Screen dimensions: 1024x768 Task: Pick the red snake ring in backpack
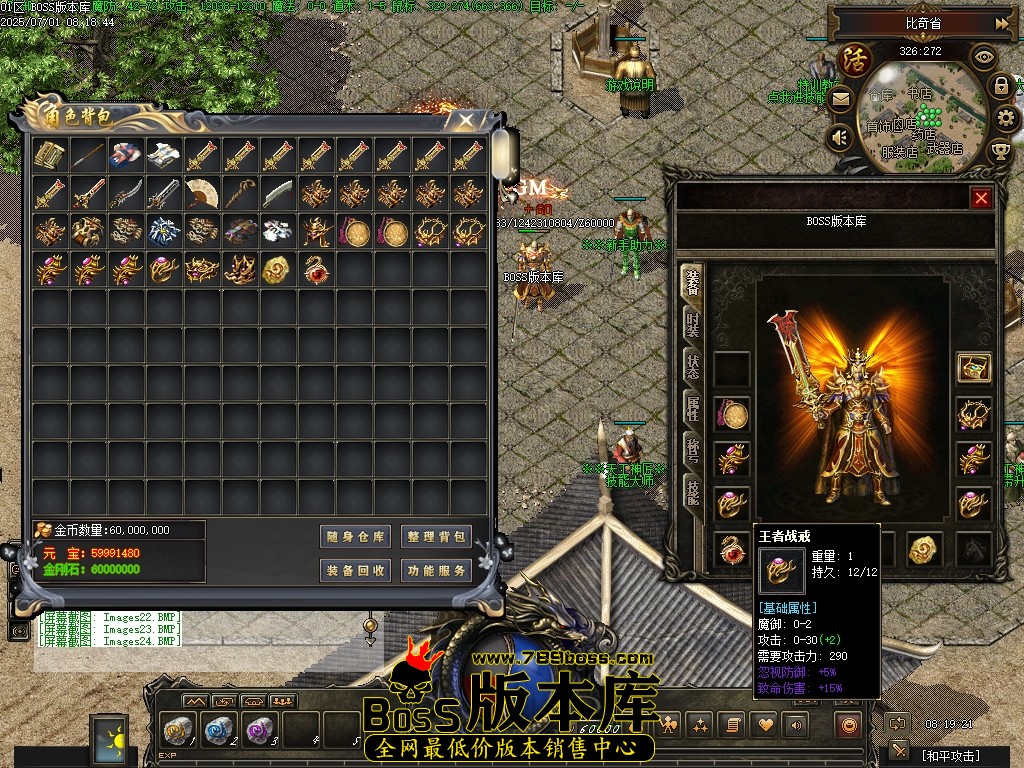click(x=317, y=270)
